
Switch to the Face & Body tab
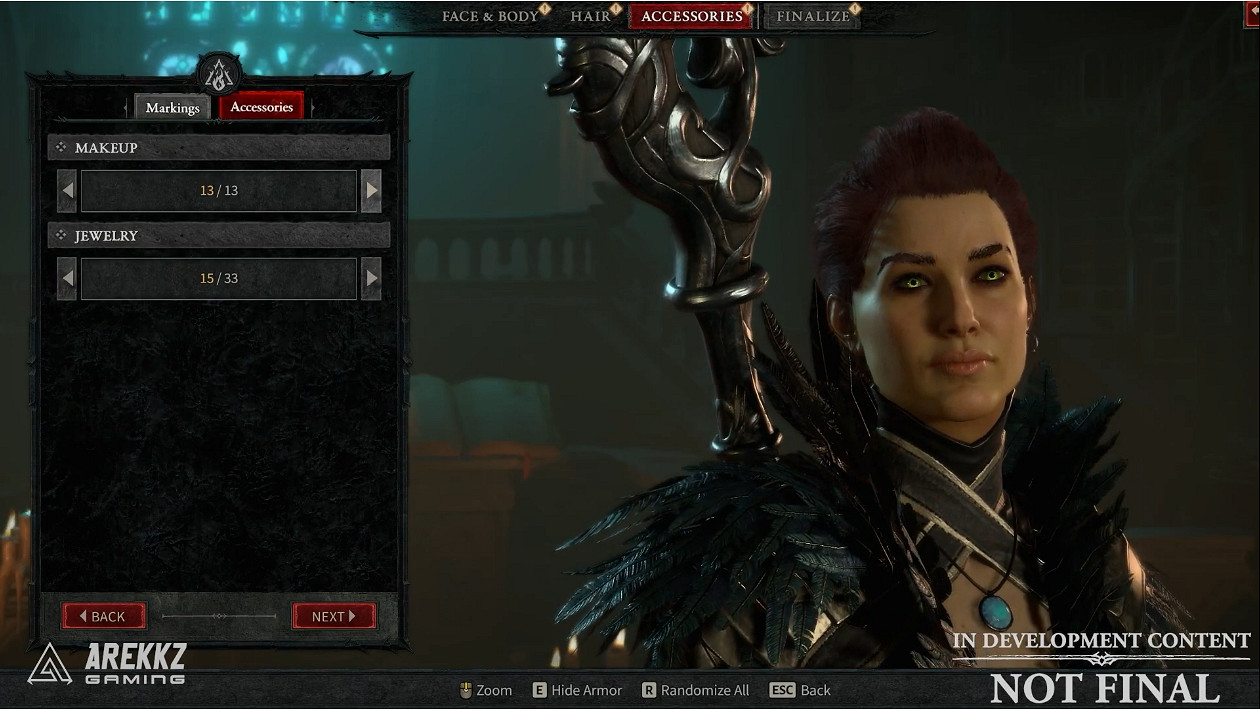[490, 17]
